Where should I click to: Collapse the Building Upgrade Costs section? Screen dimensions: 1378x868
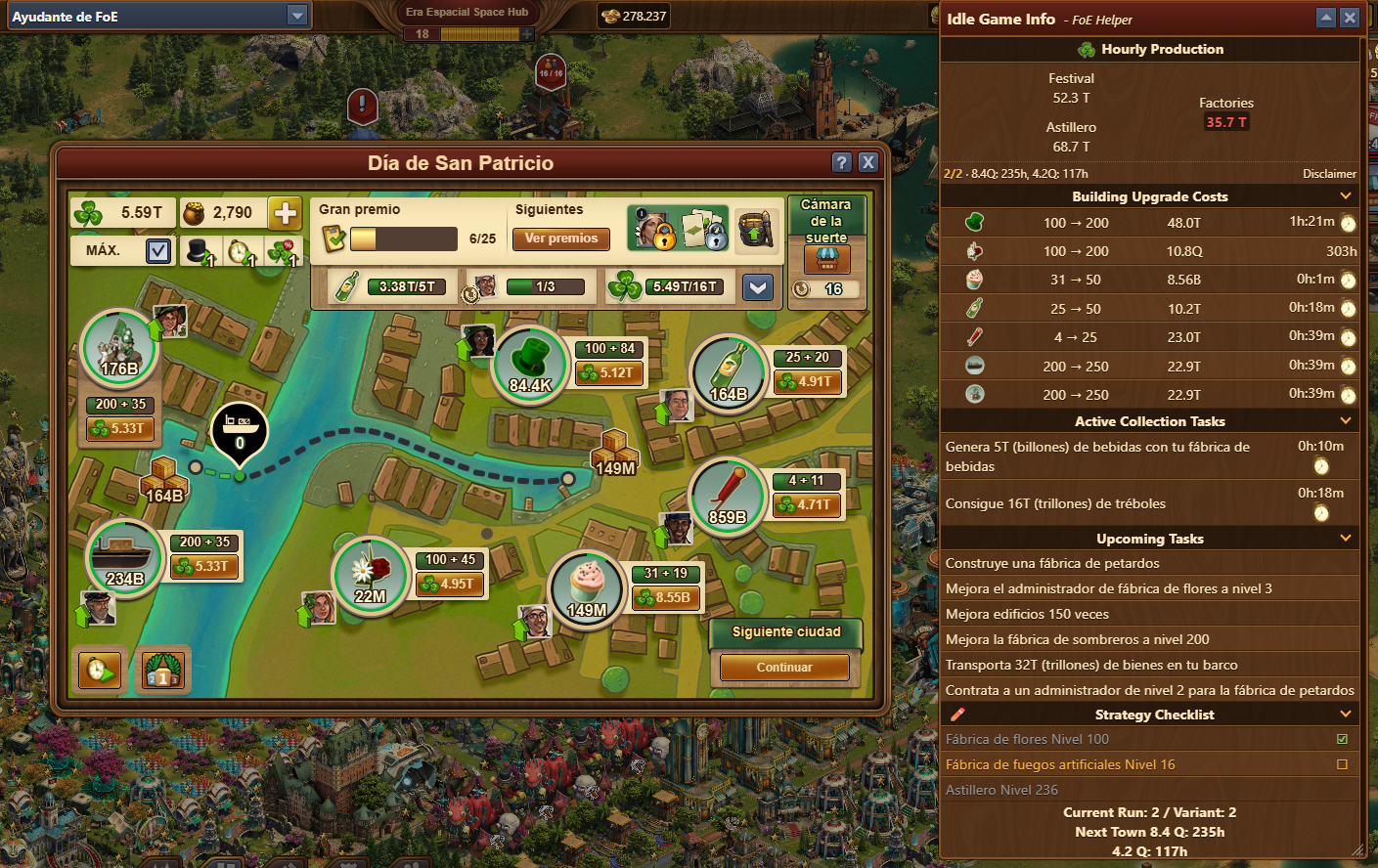pos(1346,196)
